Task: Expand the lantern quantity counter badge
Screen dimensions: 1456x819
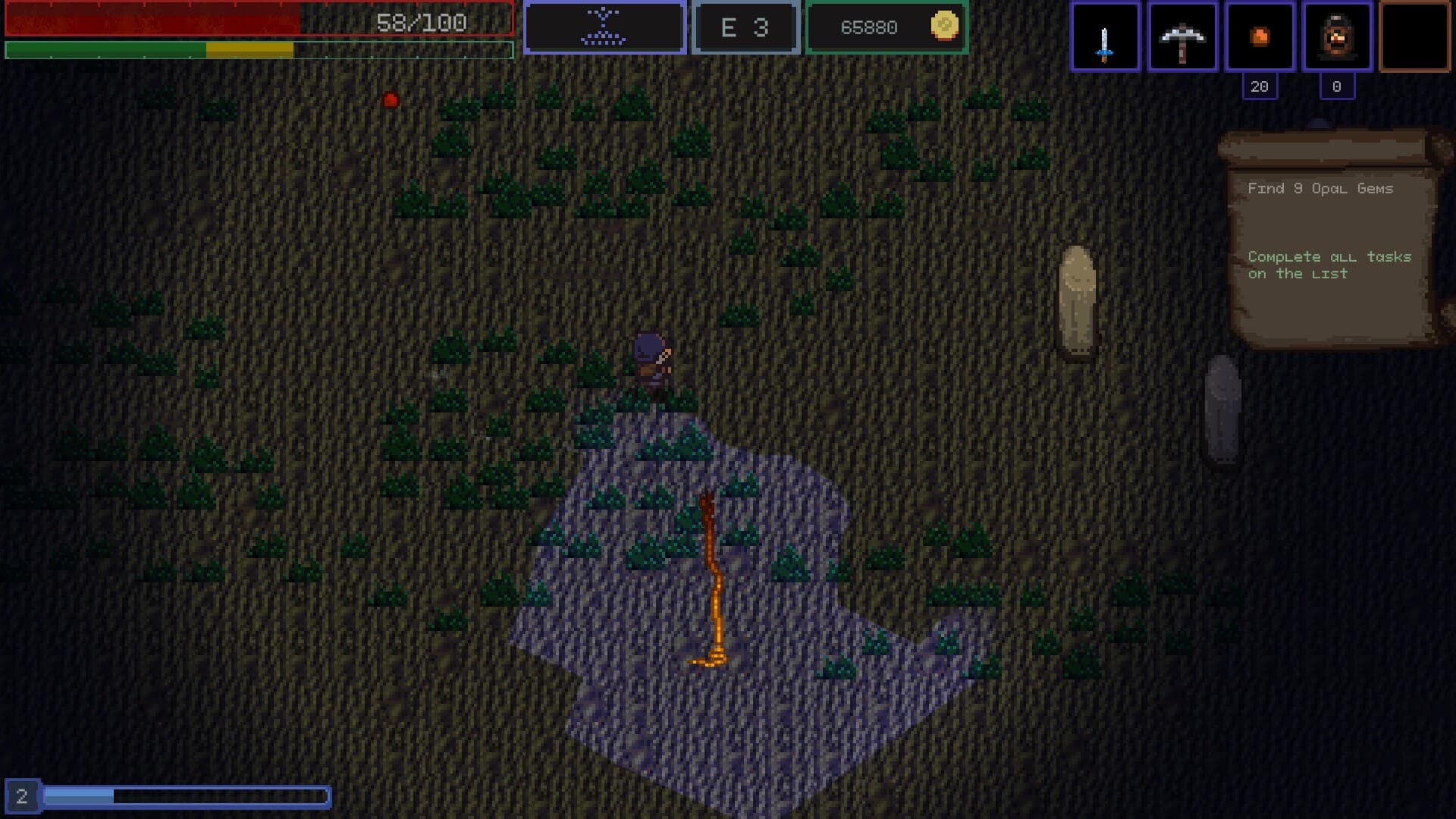Action: (1337, 86)
